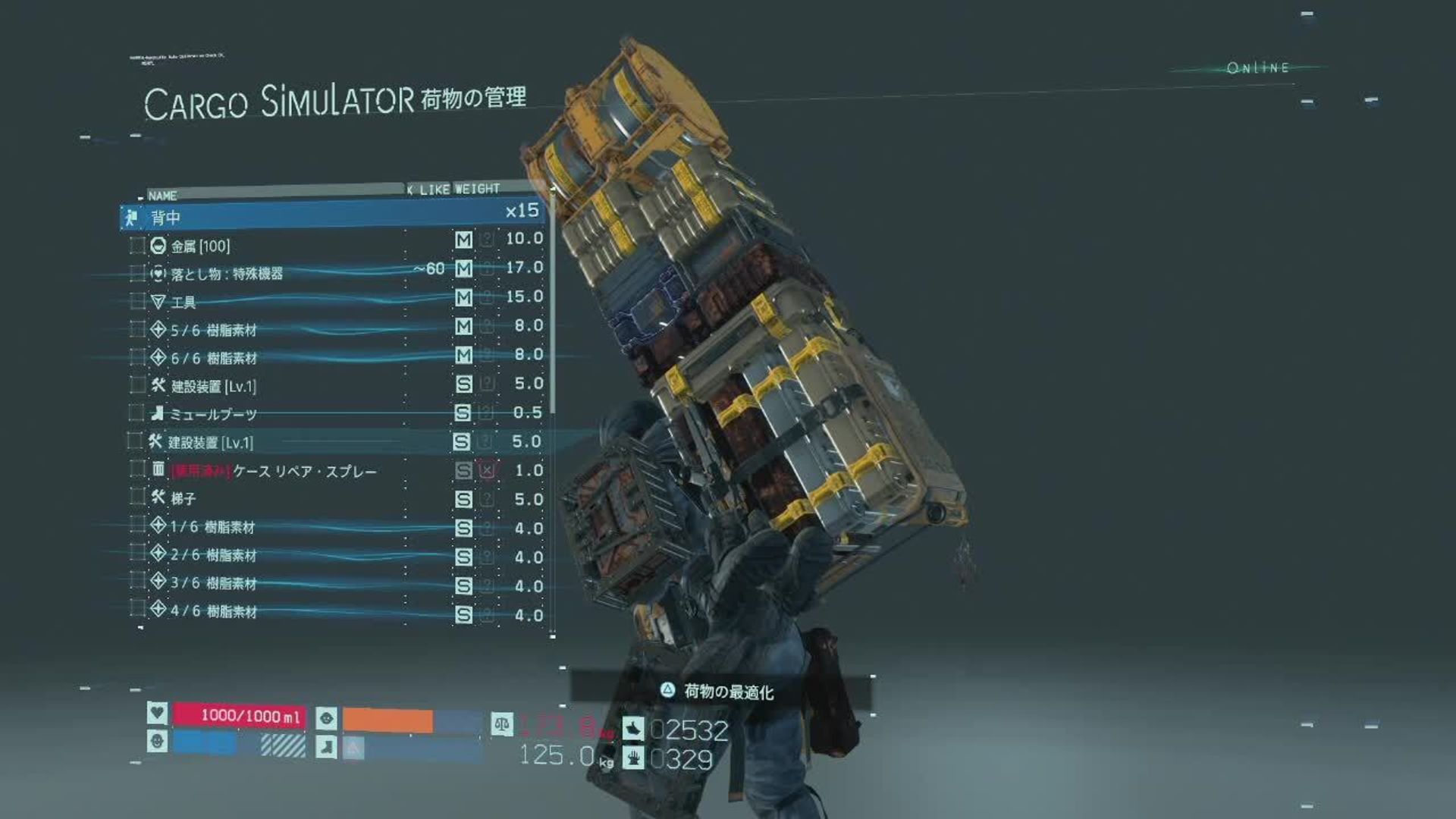Sort the list by the NAME column header

coord(162,196)
